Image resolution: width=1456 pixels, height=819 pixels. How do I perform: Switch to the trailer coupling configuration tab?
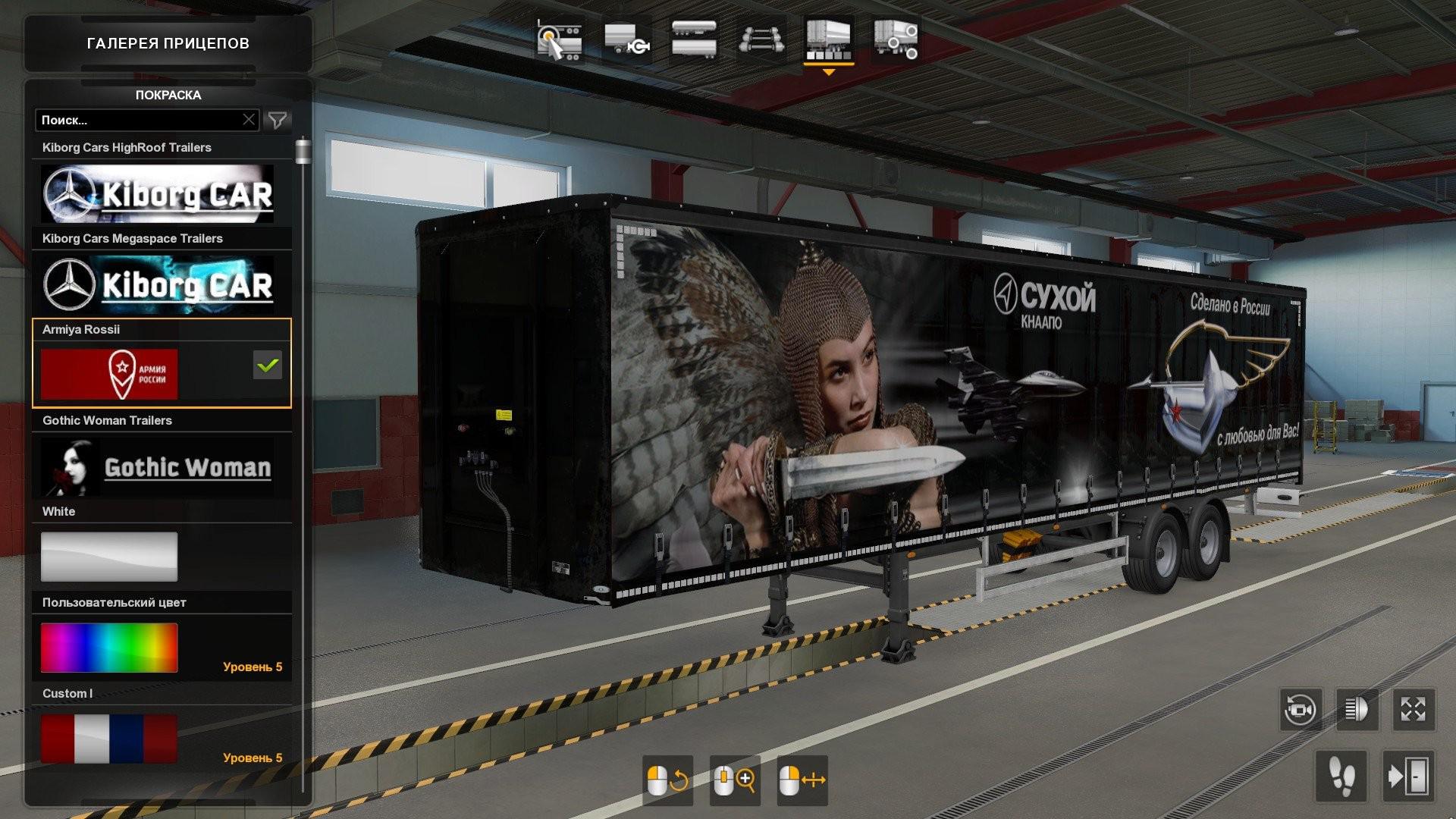(626, 39)
